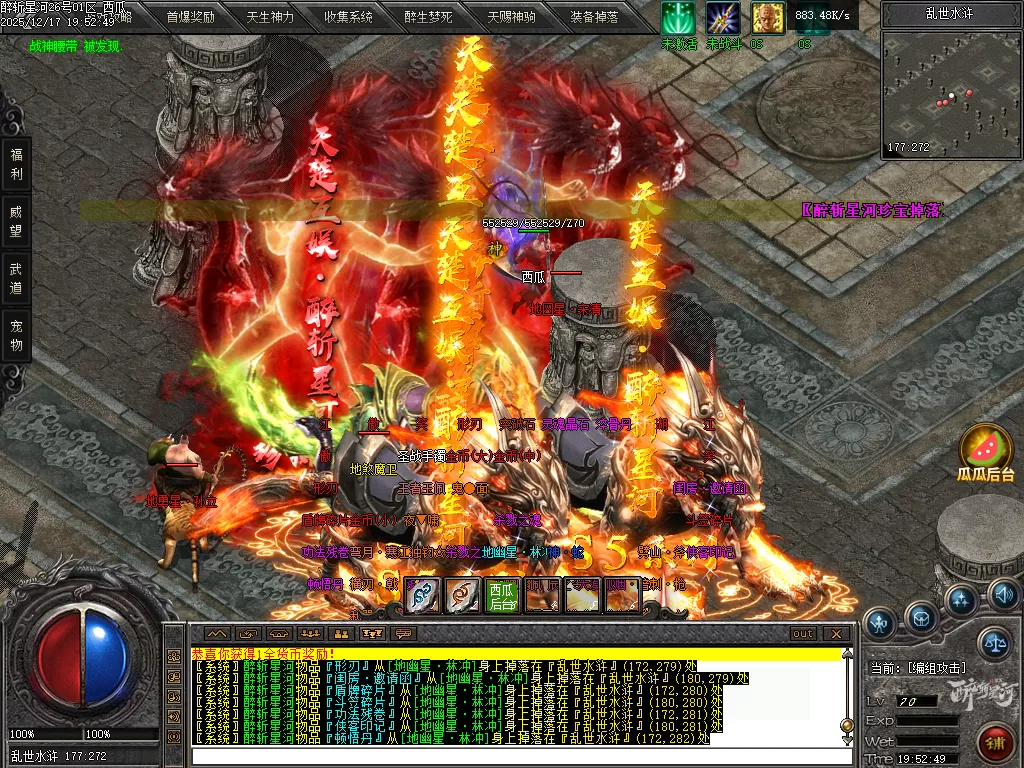Click the green 西瓜后台 hotbar slot
This screenshot has height=768, width=1024.
[x=503, y=595]
